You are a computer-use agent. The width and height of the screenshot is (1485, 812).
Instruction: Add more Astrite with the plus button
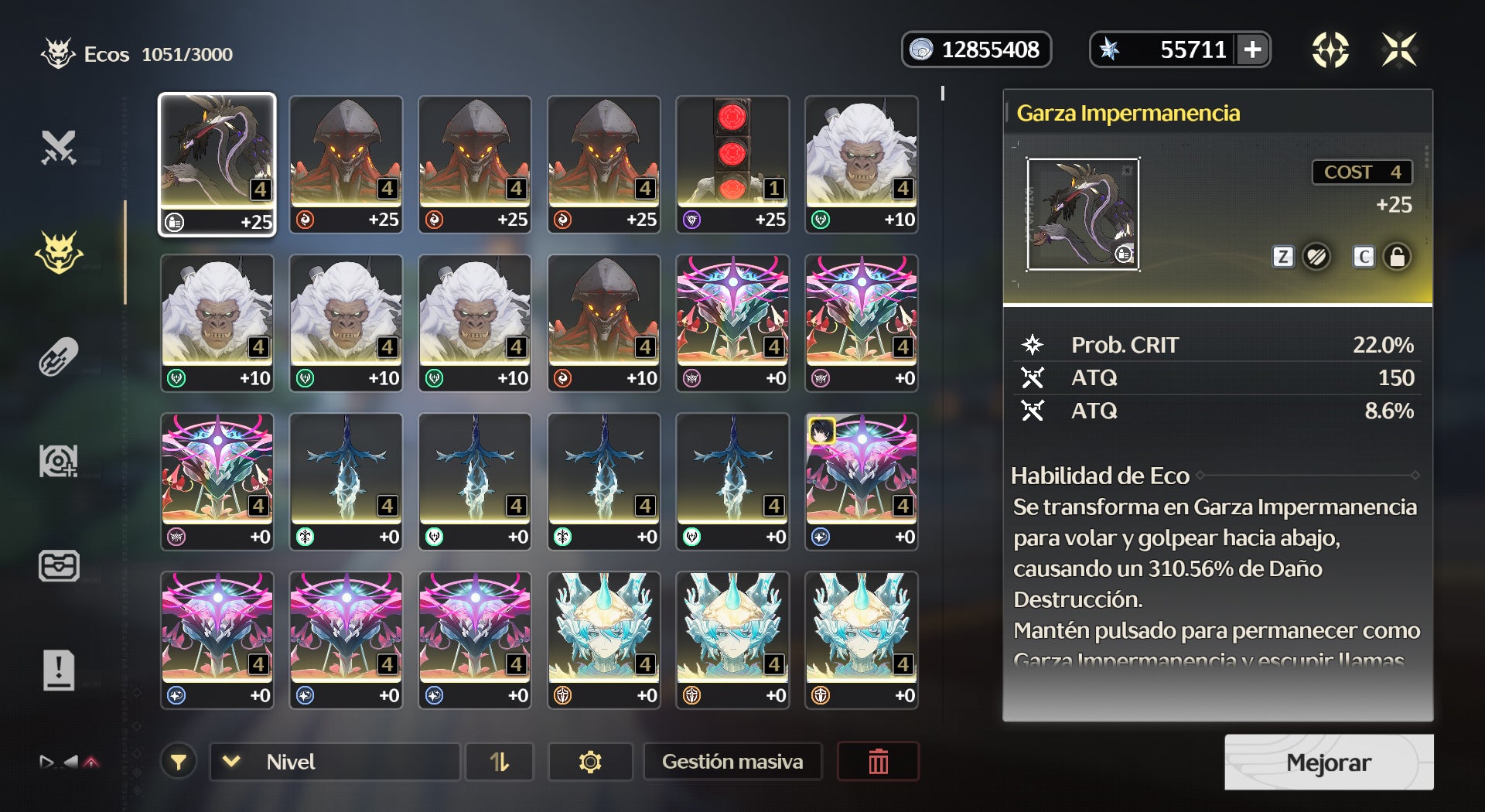pyautogui.click(x=1253, y=50)
